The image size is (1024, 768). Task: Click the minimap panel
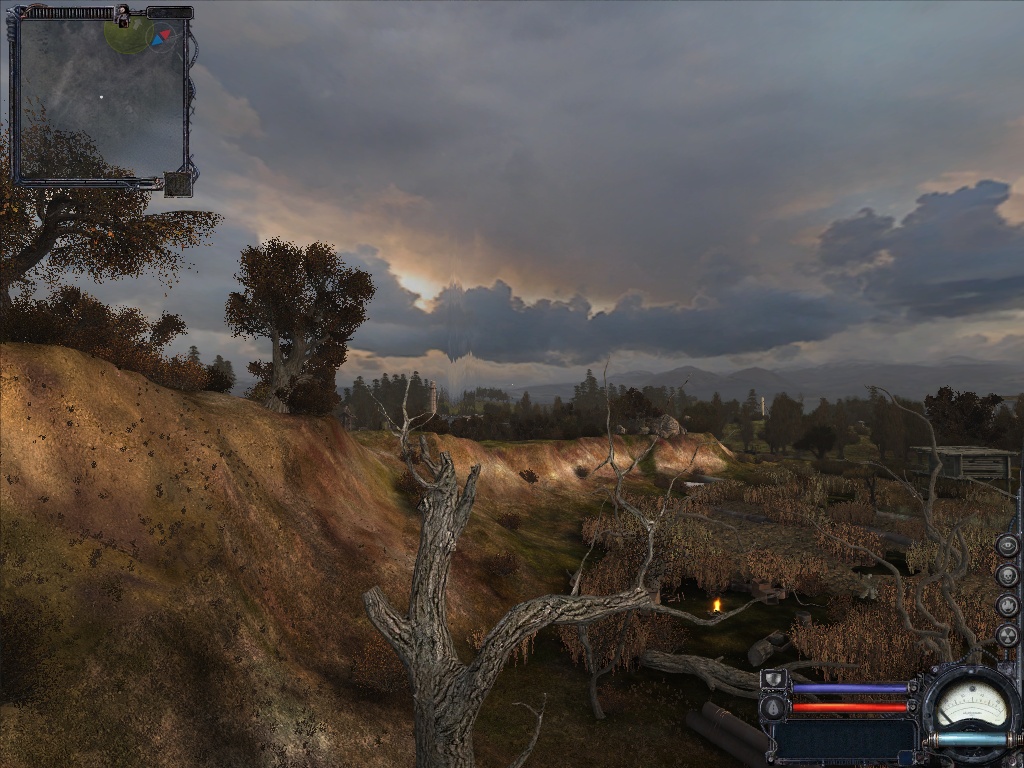tap(100, 100)
